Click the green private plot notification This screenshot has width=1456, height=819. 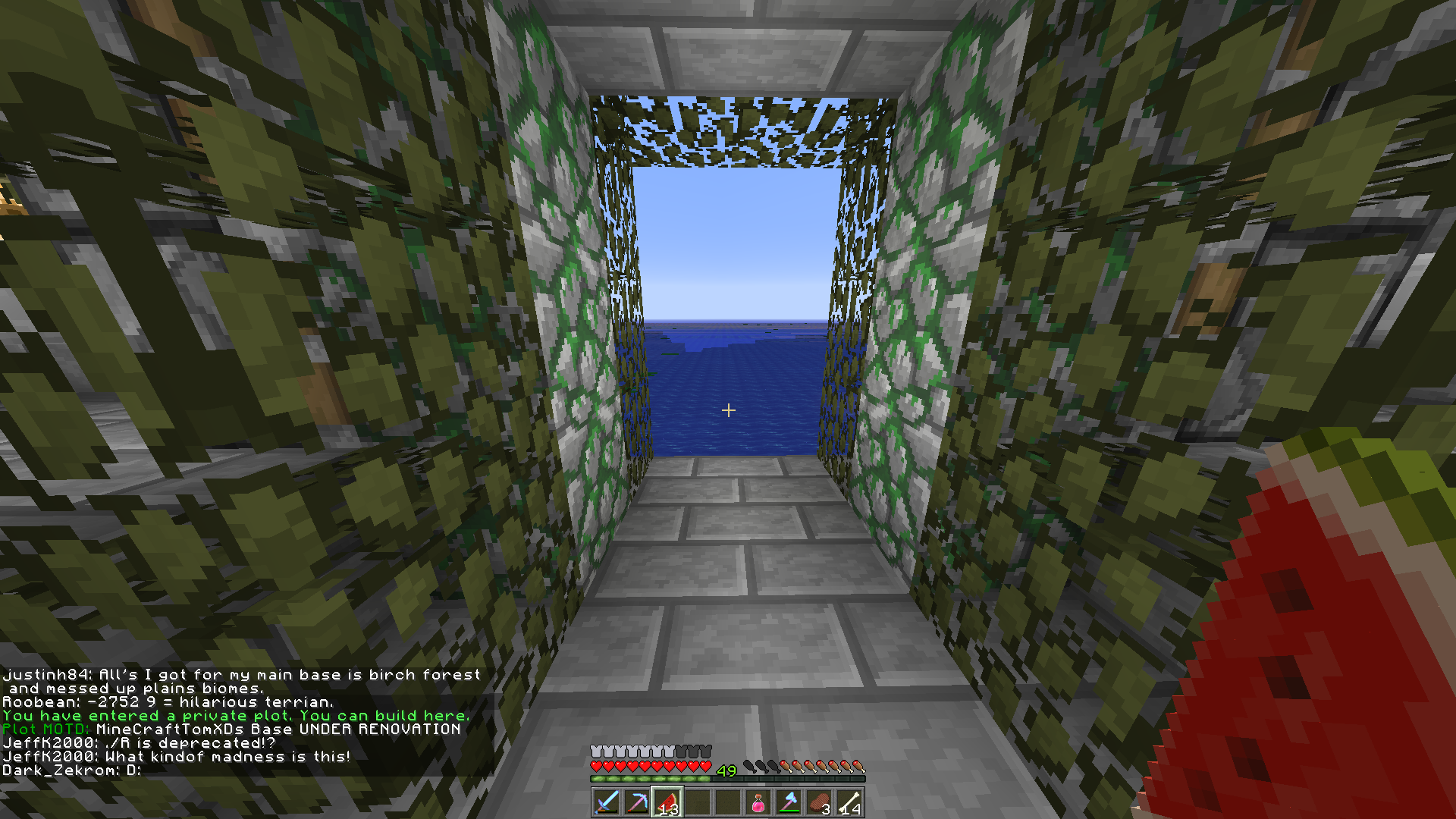click(x=235, y=715)
